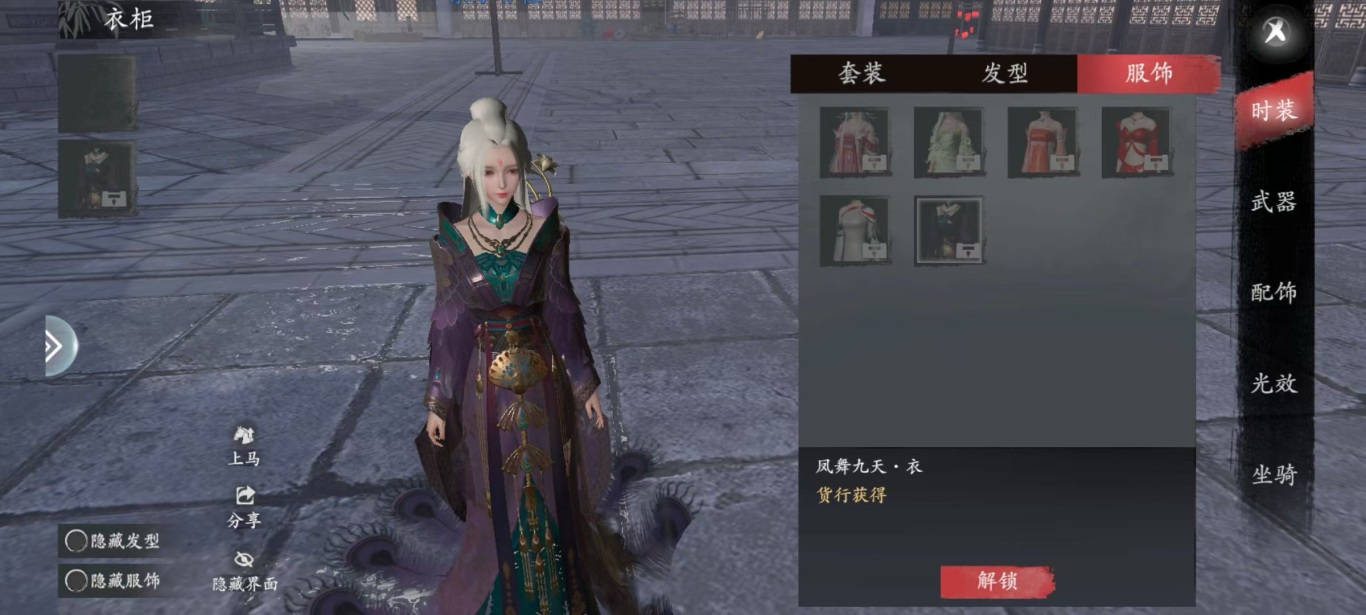Open the 坐骑 mount category
Screen dimensions: 1366x615
(x=1273, y=474)
